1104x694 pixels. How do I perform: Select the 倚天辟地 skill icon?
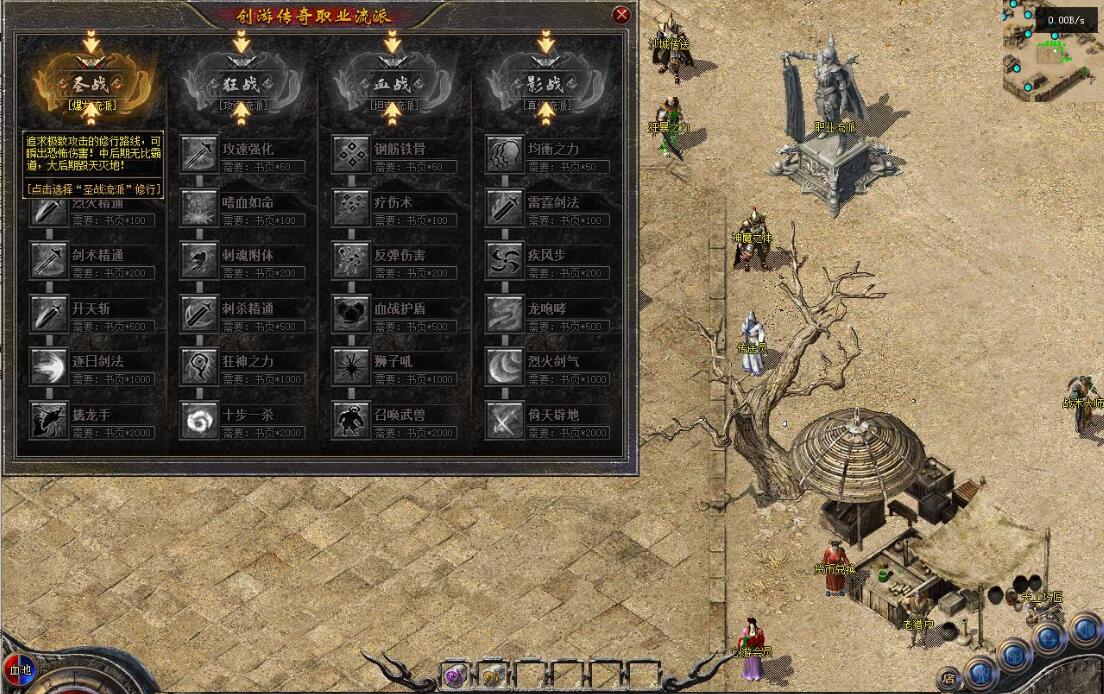(504, 420)
